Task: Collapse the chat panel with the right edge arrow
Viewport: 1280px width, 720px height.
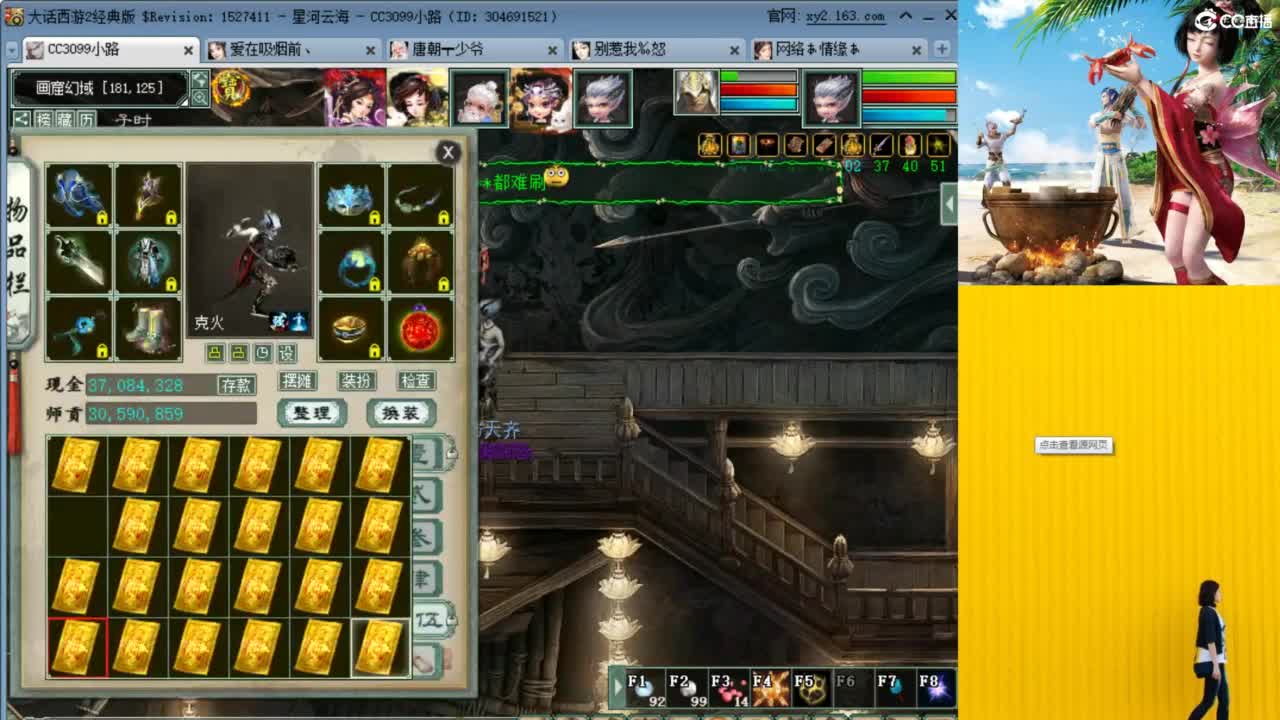Action: click(948, 202)
